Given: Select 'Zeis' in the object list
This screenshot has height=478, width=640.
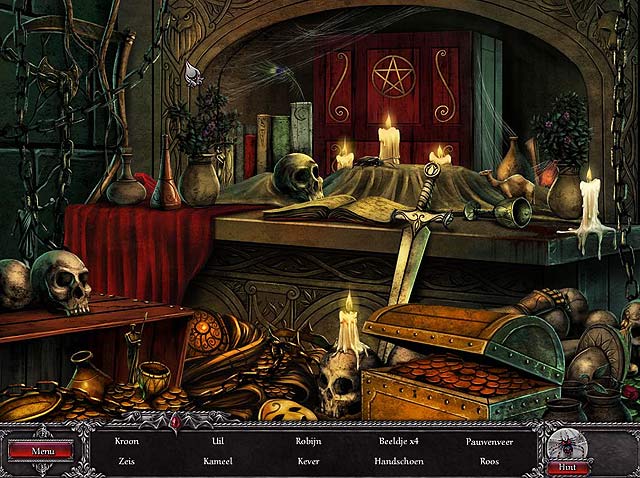Looking at the screenshot, I should click(x=127, y=461).
